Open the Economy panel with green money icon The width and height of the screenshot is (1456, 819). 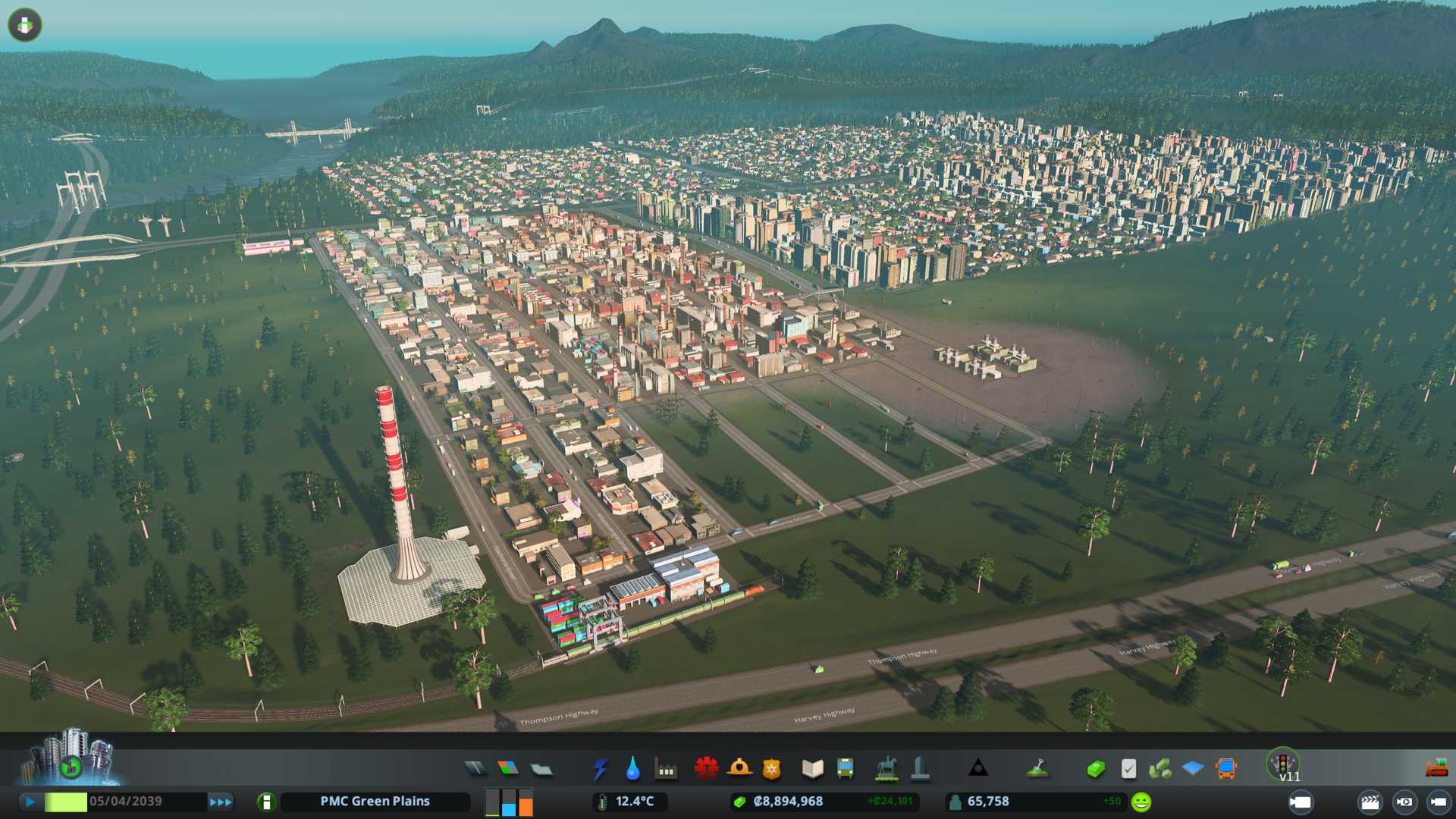coord(1095,769)
